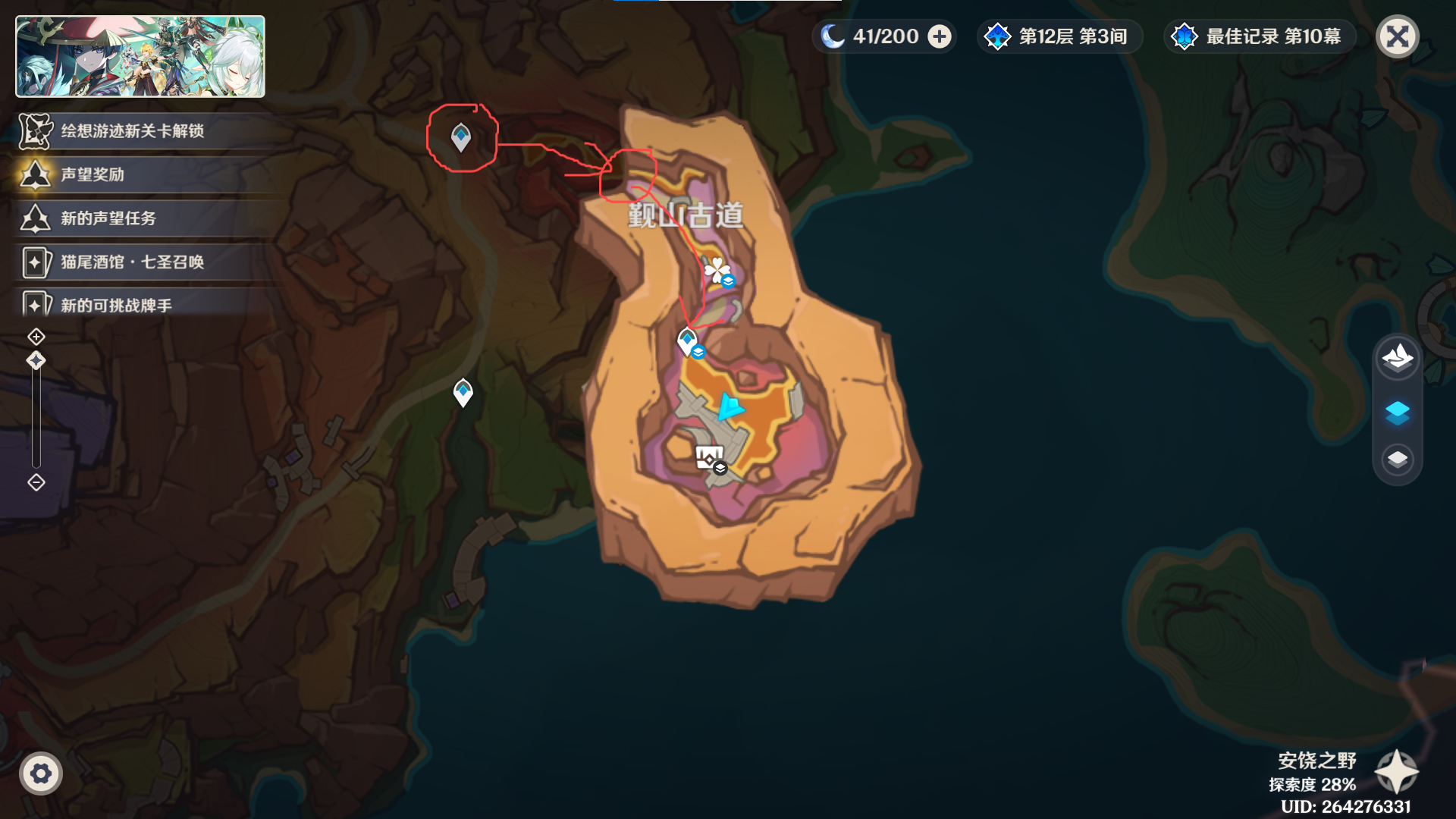This screenshot has width=1456, height=819.
Task: Add Original Resin with the plus button
Action: pyautogui.click(x=940, y=36)
